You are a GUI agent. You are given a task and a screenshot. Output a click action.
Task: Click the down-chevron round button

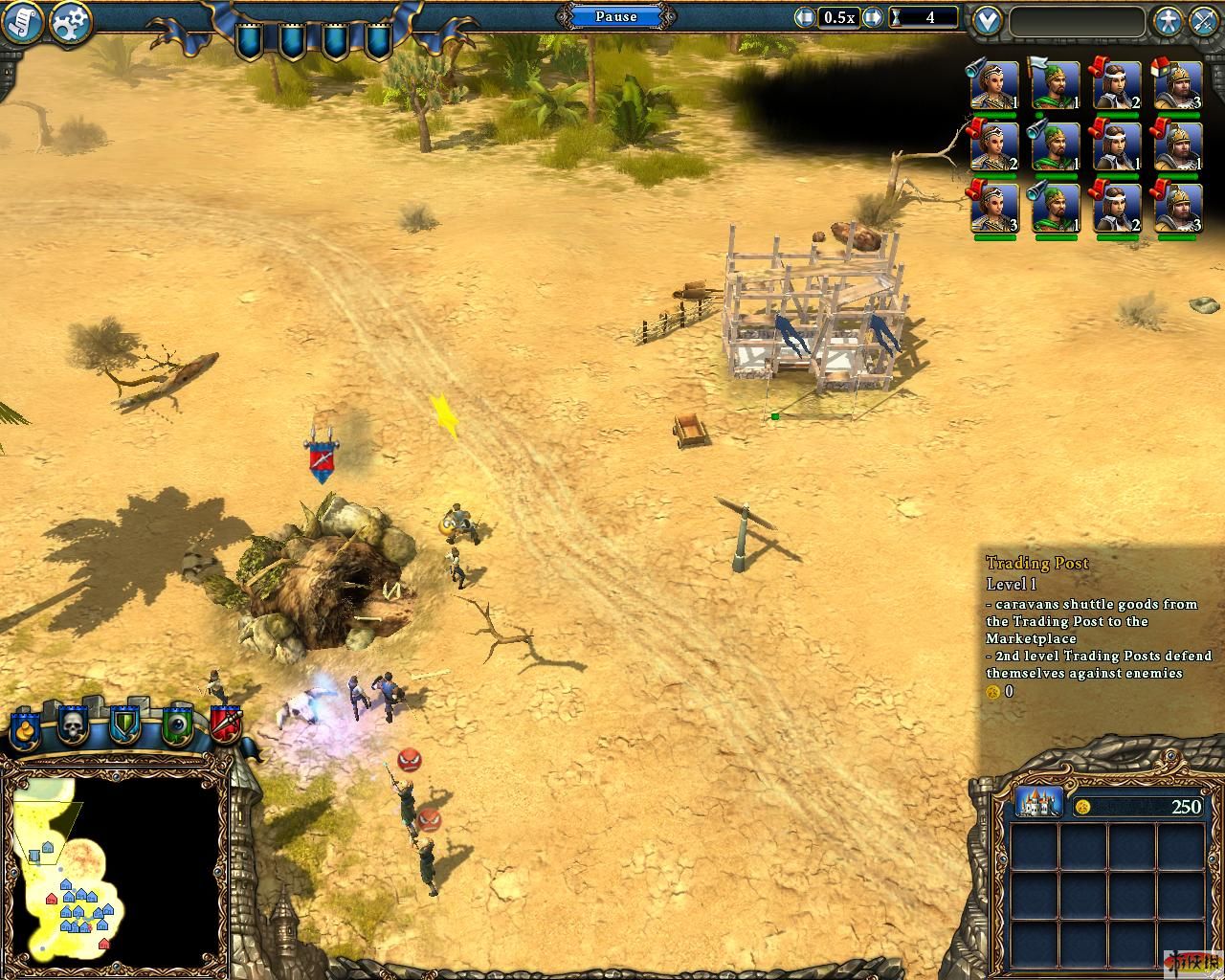[986, 21]
